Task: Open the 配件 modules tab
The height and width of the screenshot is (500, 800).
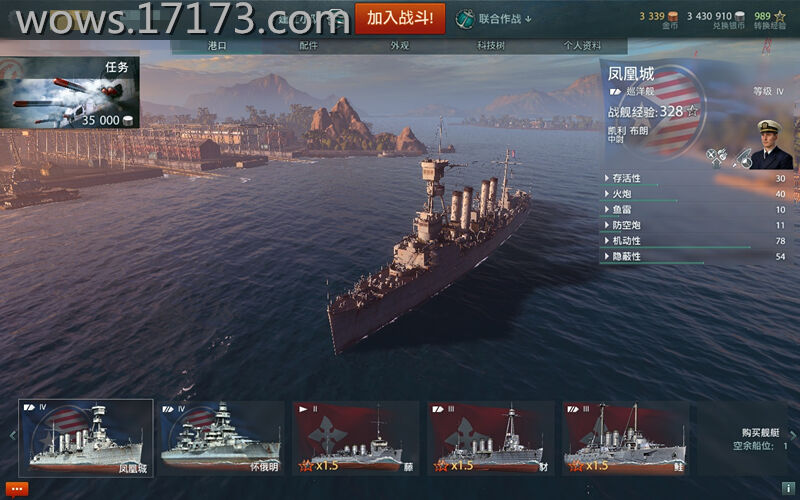Action: [308, 46]
